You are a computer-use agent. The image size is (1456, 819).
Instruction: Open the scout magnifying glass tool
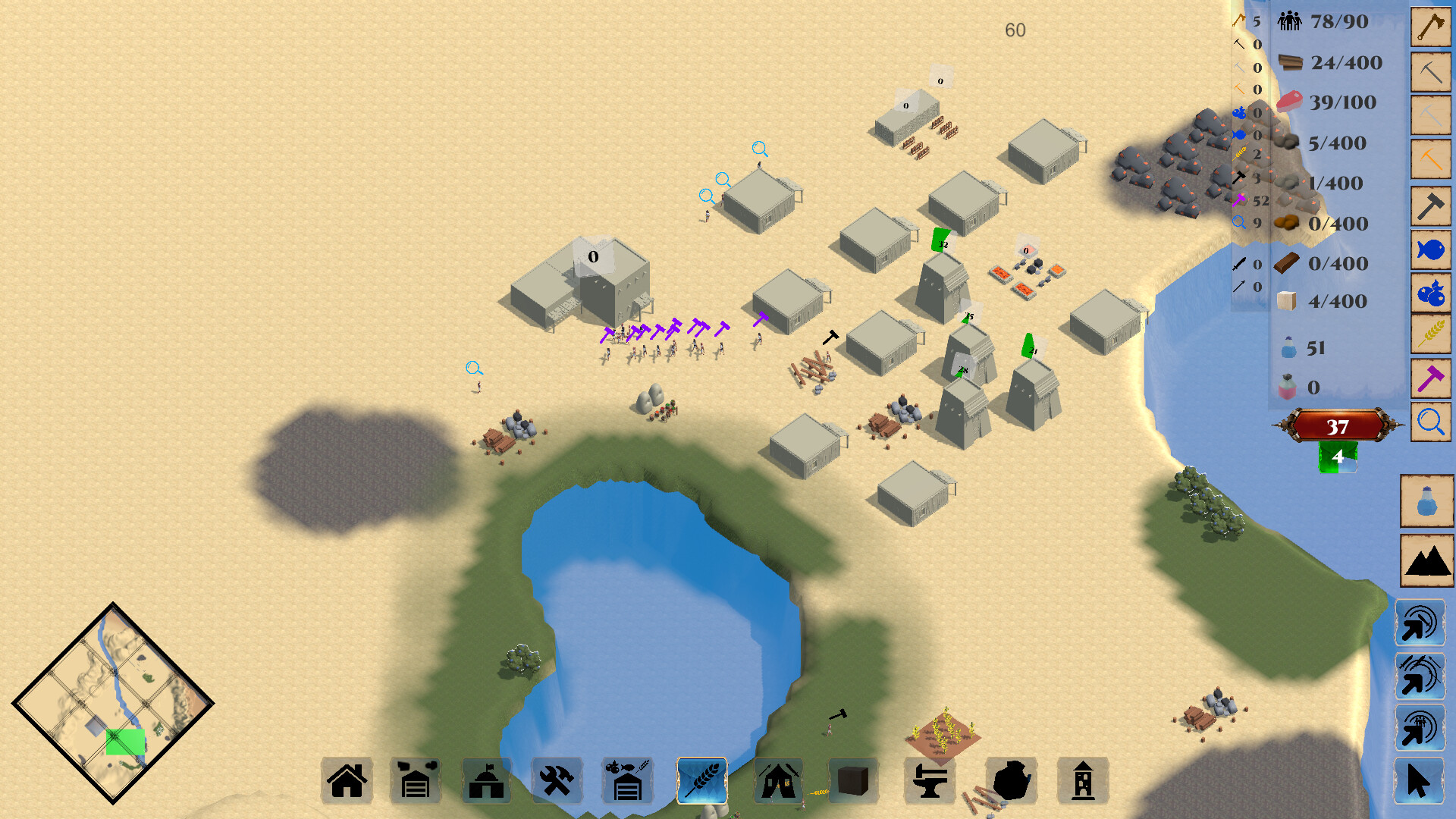point(1430,420)
